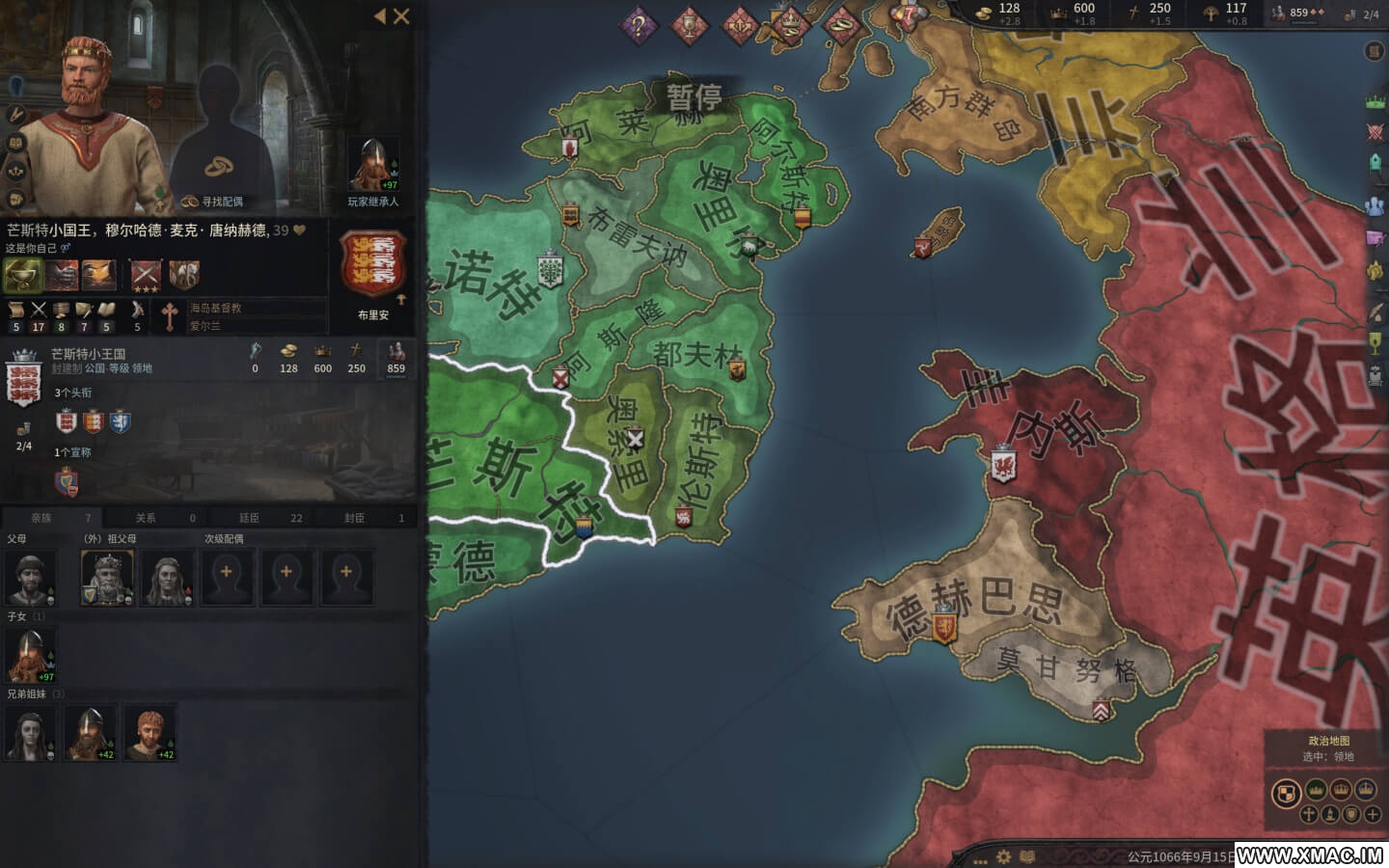The height and width of the screenshot is (868, 1389).
Task: Open the military crossed-swords sidebar icon
Action: click(x=1375, y=132)
